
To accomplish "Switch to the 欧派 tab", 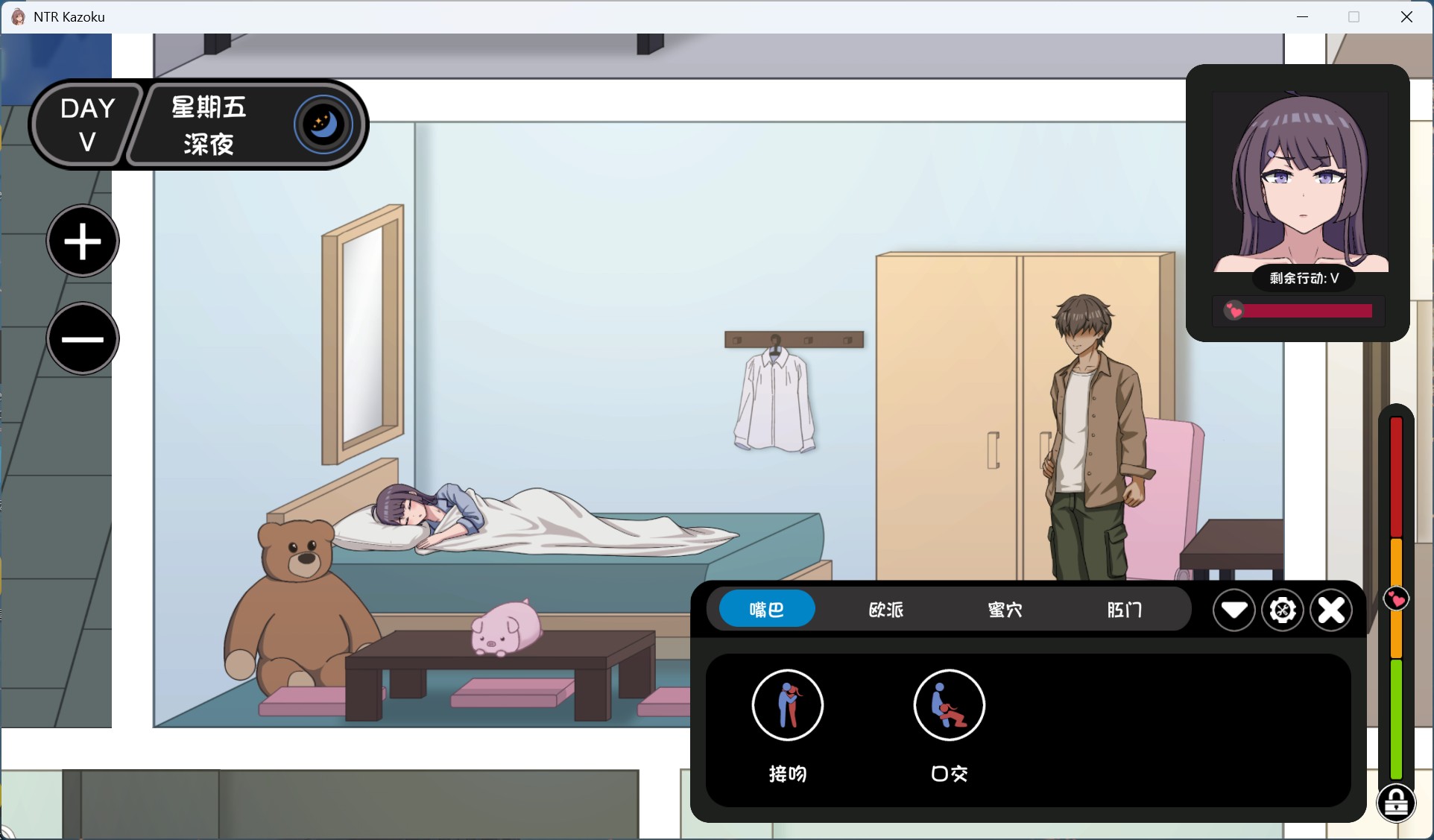I will (885, 610).
